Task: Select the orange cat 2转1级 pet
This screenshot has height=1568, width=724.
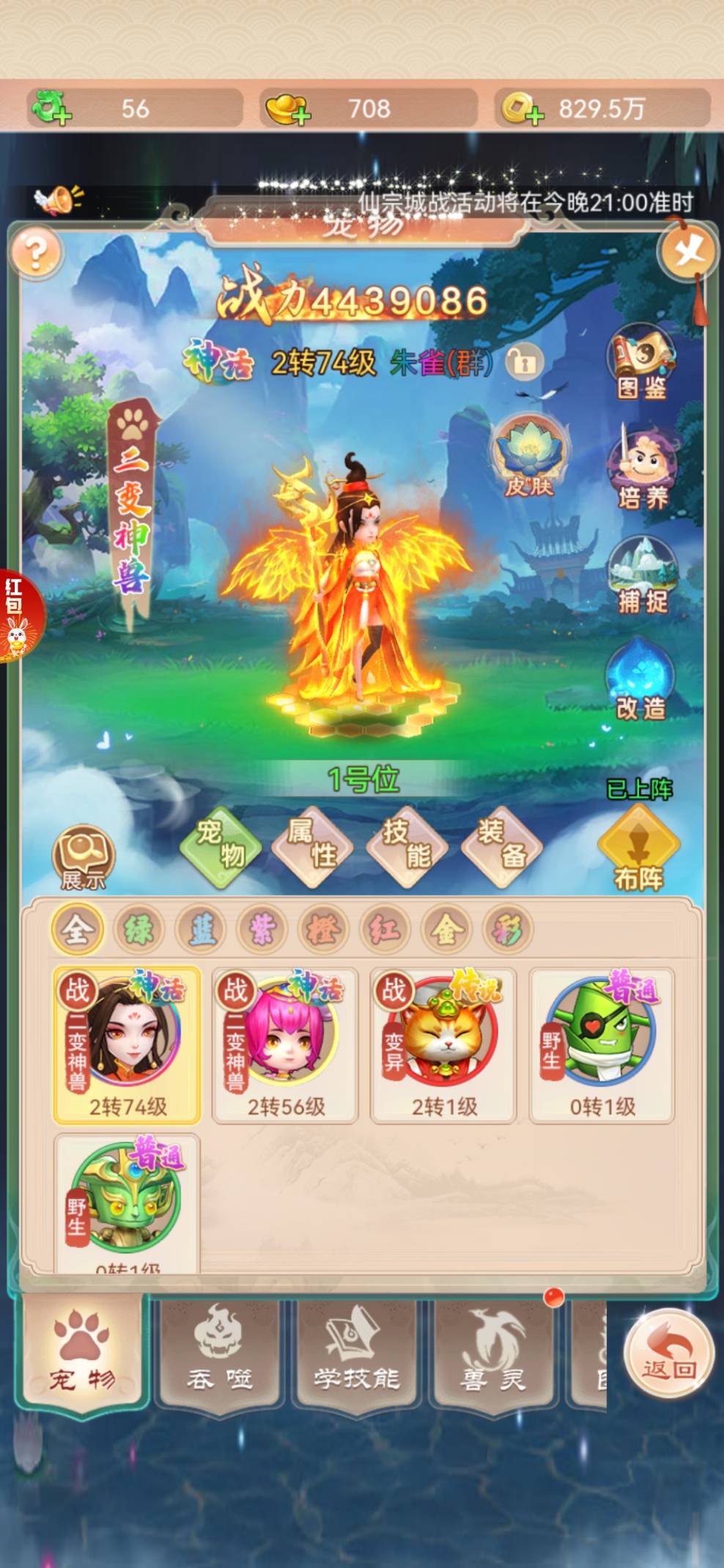Action: pos(443,1044)
